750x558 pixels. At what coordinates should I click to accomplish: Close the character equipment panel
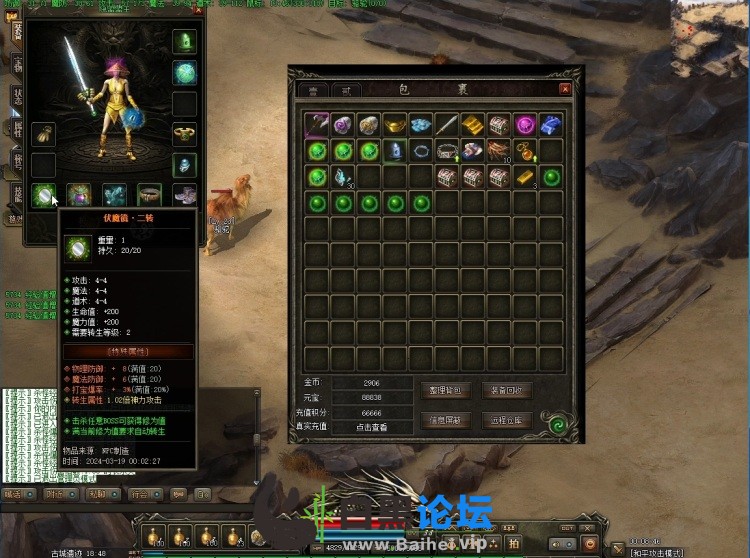point(197,12)
